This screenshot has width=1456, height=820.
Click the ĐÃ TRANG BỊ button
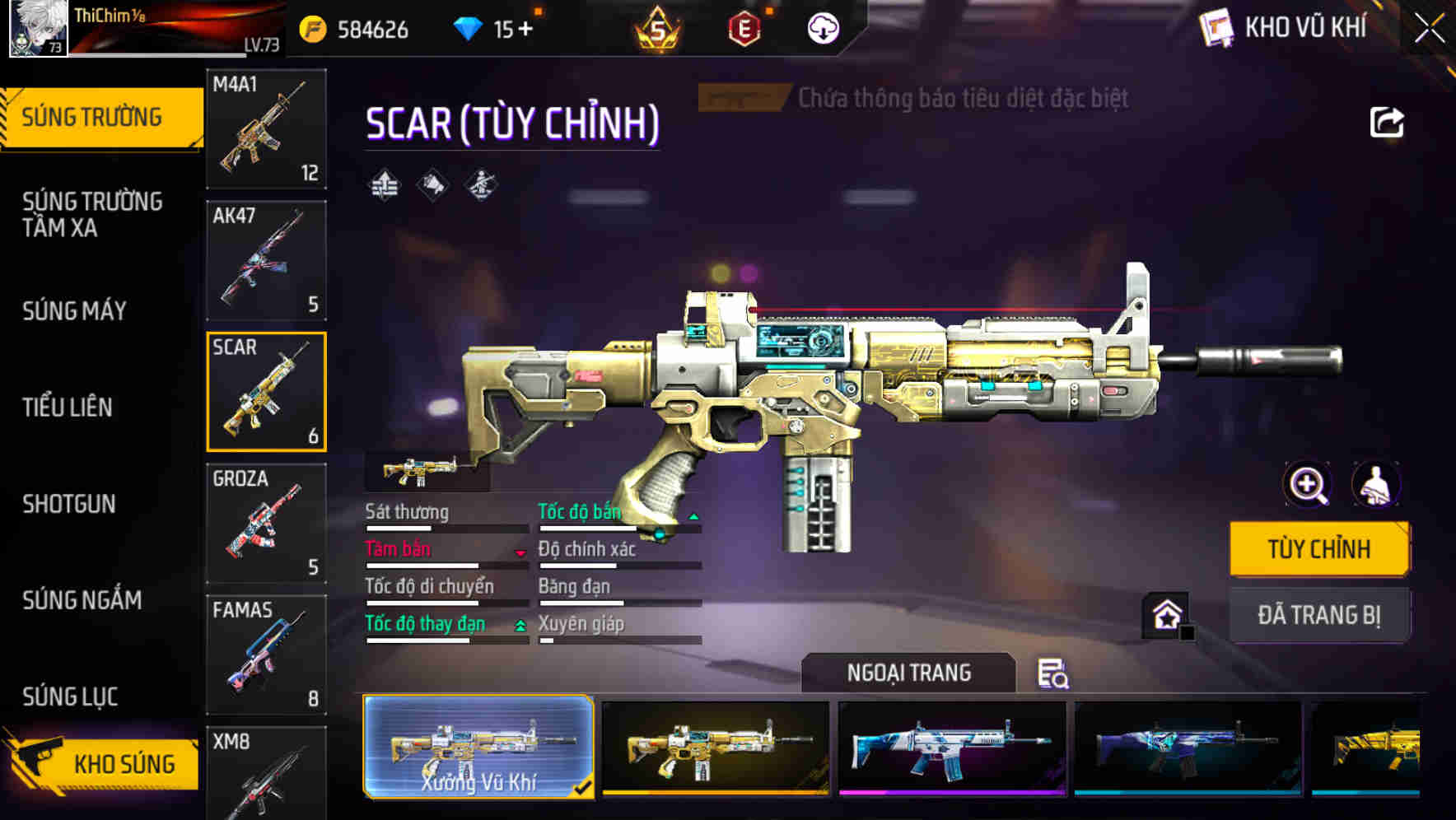[x=1319, y=614]
